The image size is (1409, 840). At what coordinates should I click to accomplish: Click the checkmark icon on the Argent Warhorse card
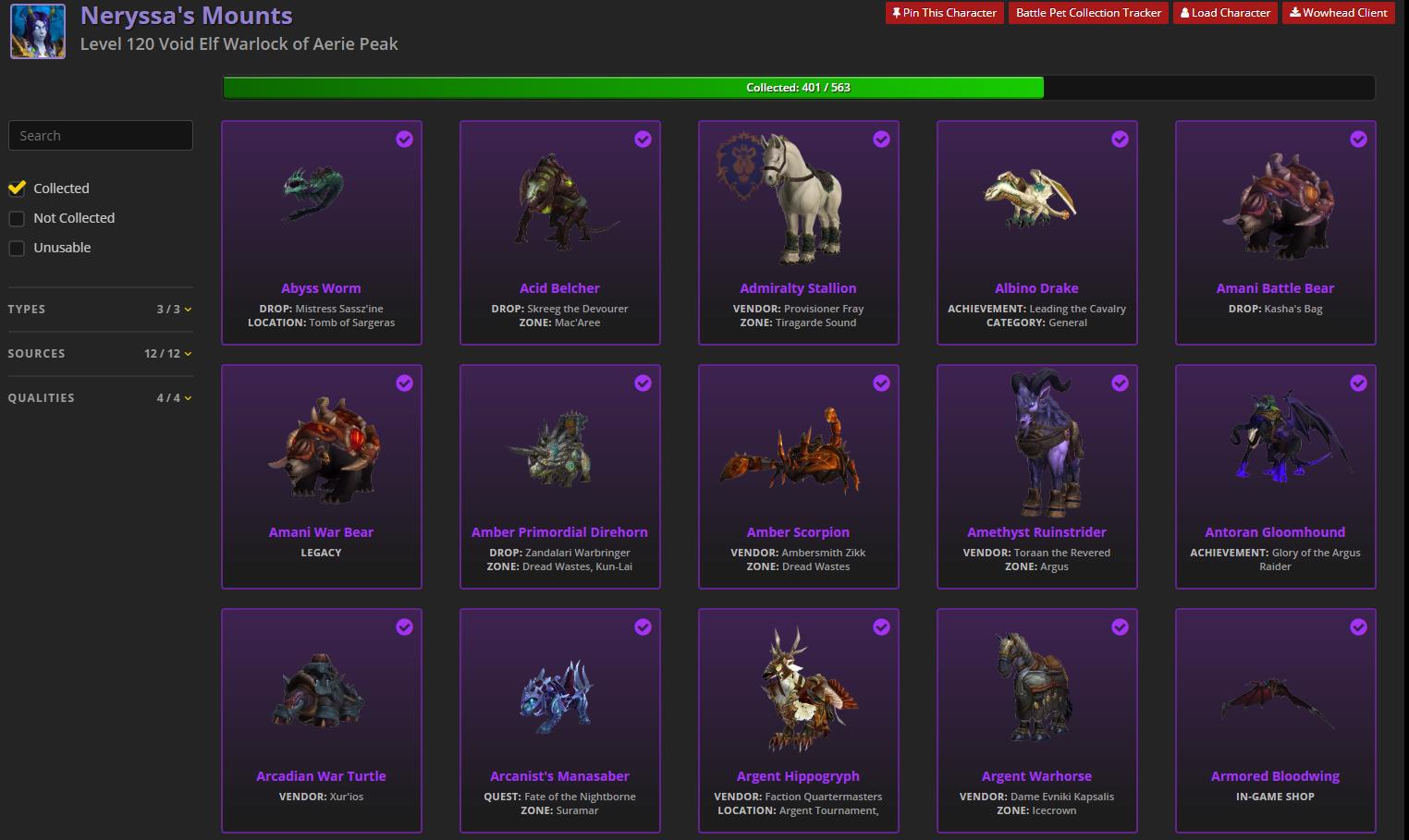1120,627
